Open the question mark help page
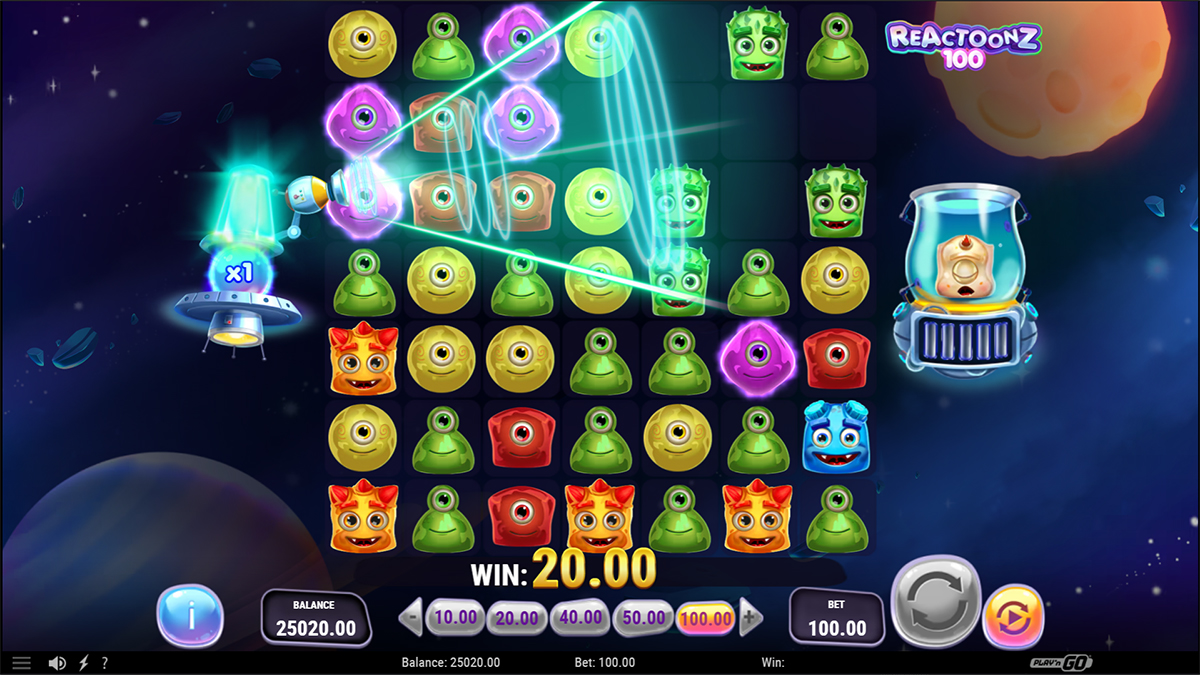Screen dimensions: 1200x675 pyautogui.click(x=104, y=663)
